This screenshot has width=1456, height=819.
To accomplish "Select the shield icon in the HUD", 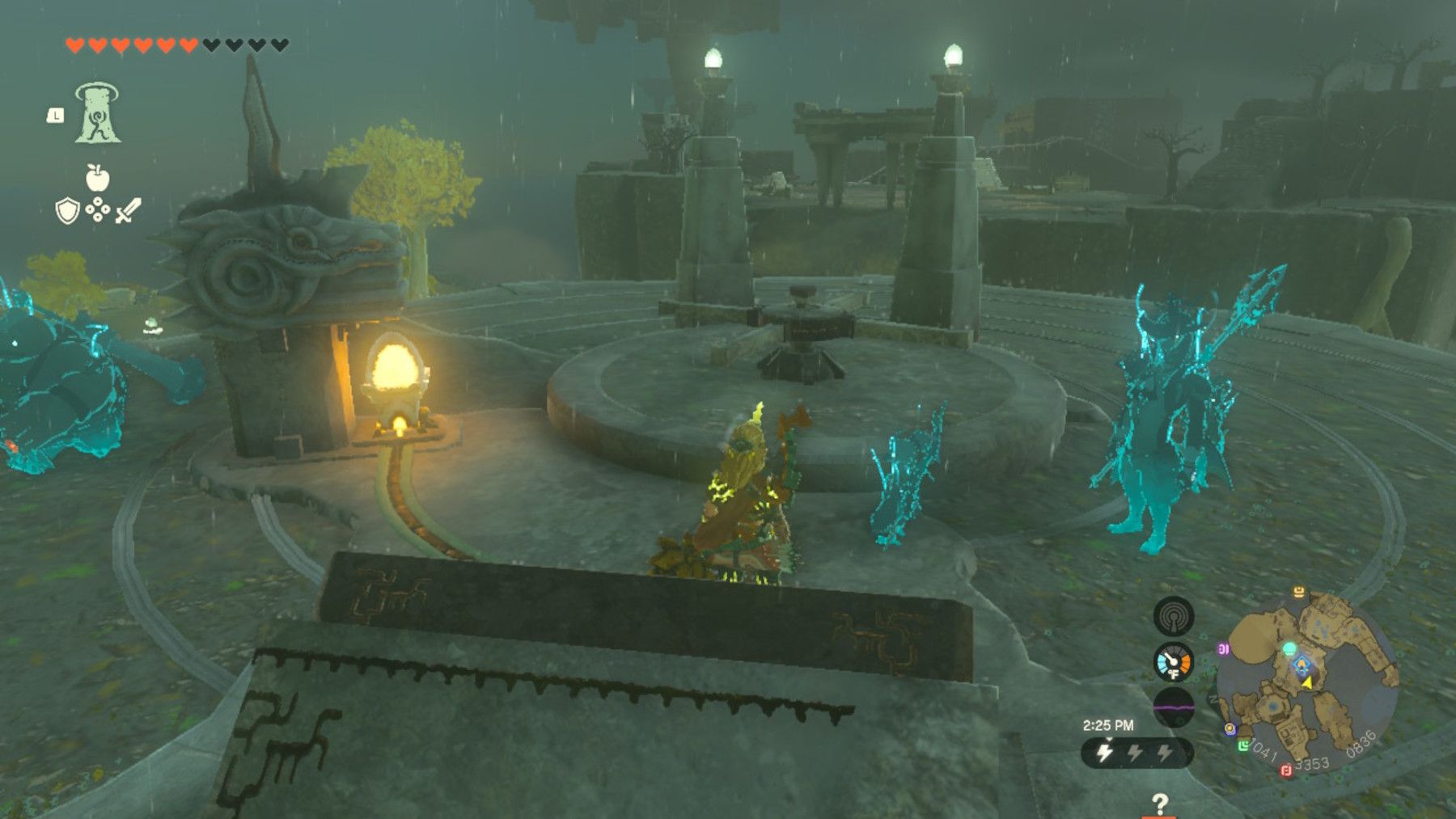I will coord(67,212).
